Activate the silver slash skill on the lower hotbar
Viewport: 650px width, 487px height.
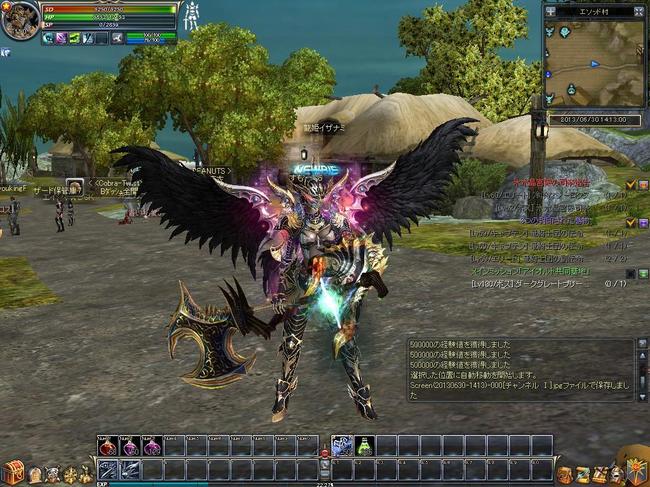click(108, 469)
